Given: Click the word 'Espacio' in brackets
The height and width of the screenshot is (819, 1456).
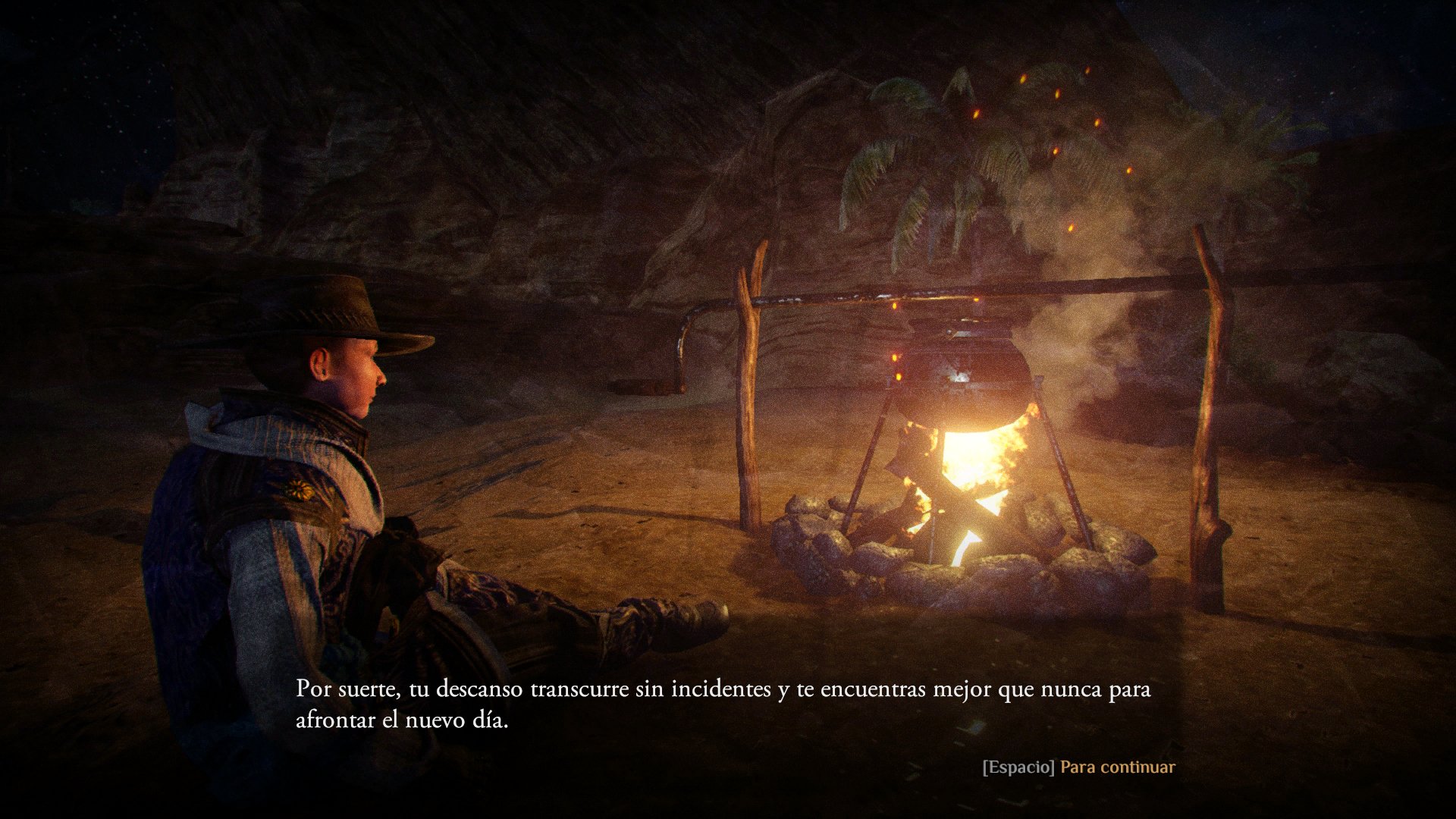Looking at the screenshot, I should point(1018,767).
